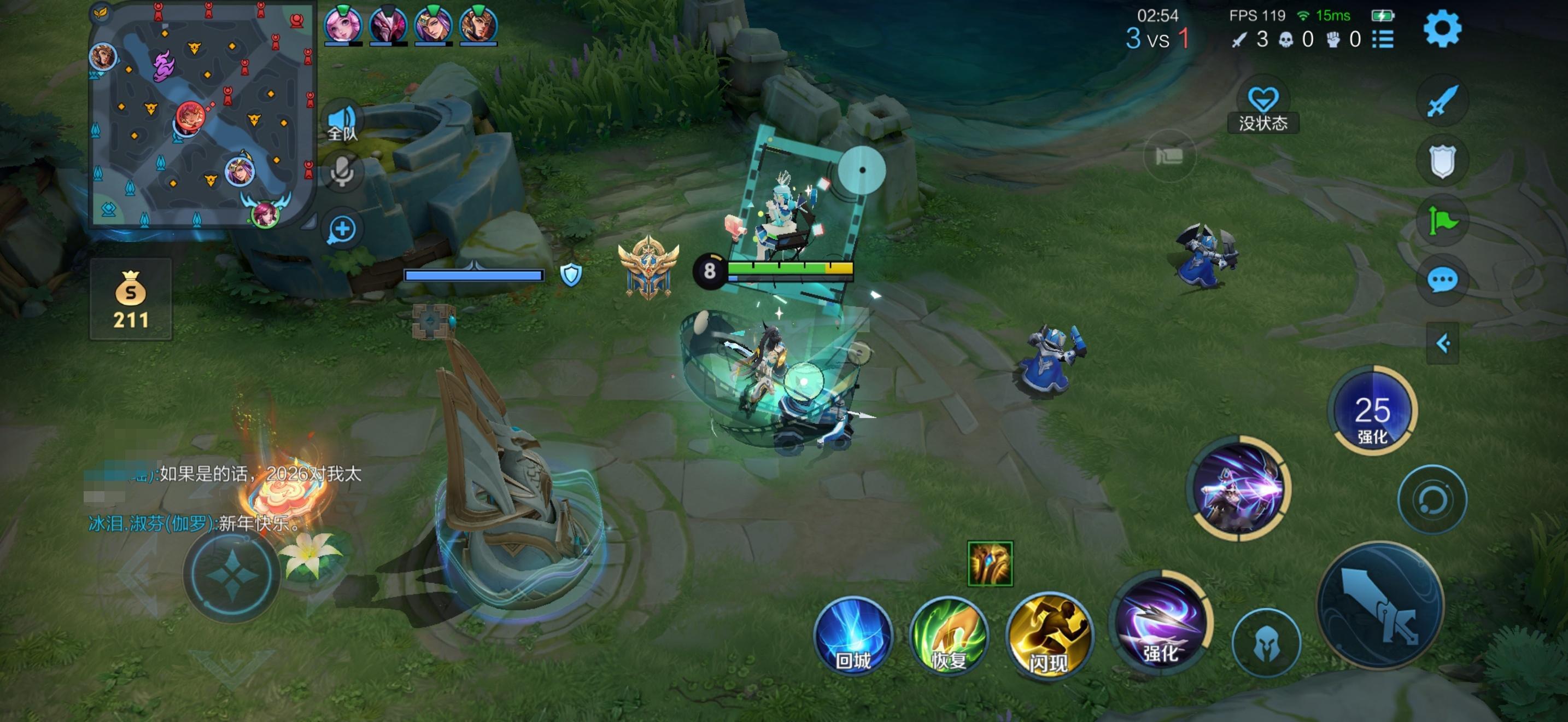
Task: Open the settings gear menu
Action: [1441, 28]
